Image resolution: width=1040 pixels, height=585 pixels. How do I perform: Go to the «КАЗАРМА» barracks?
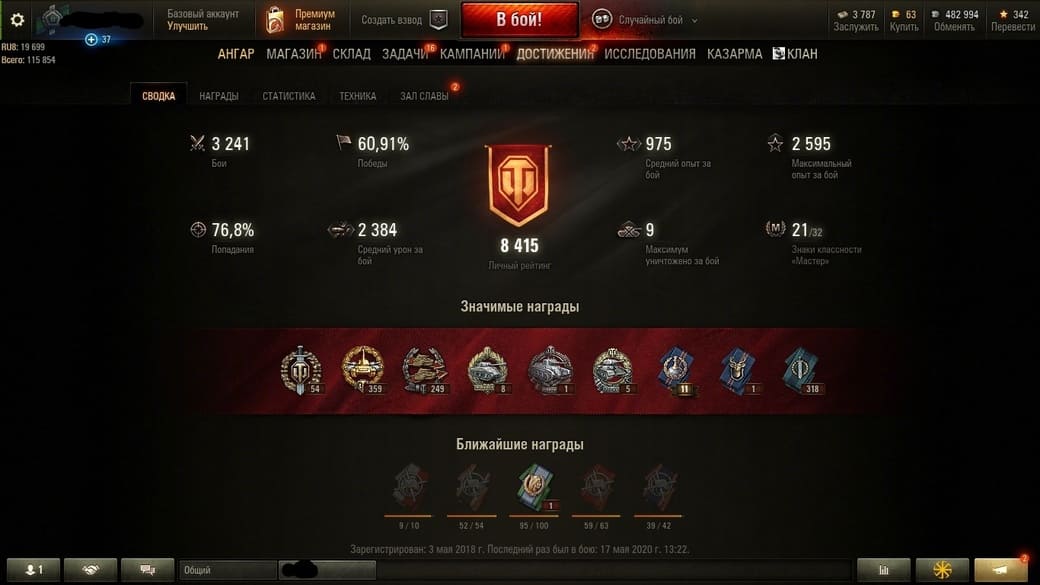pos(734,54)
